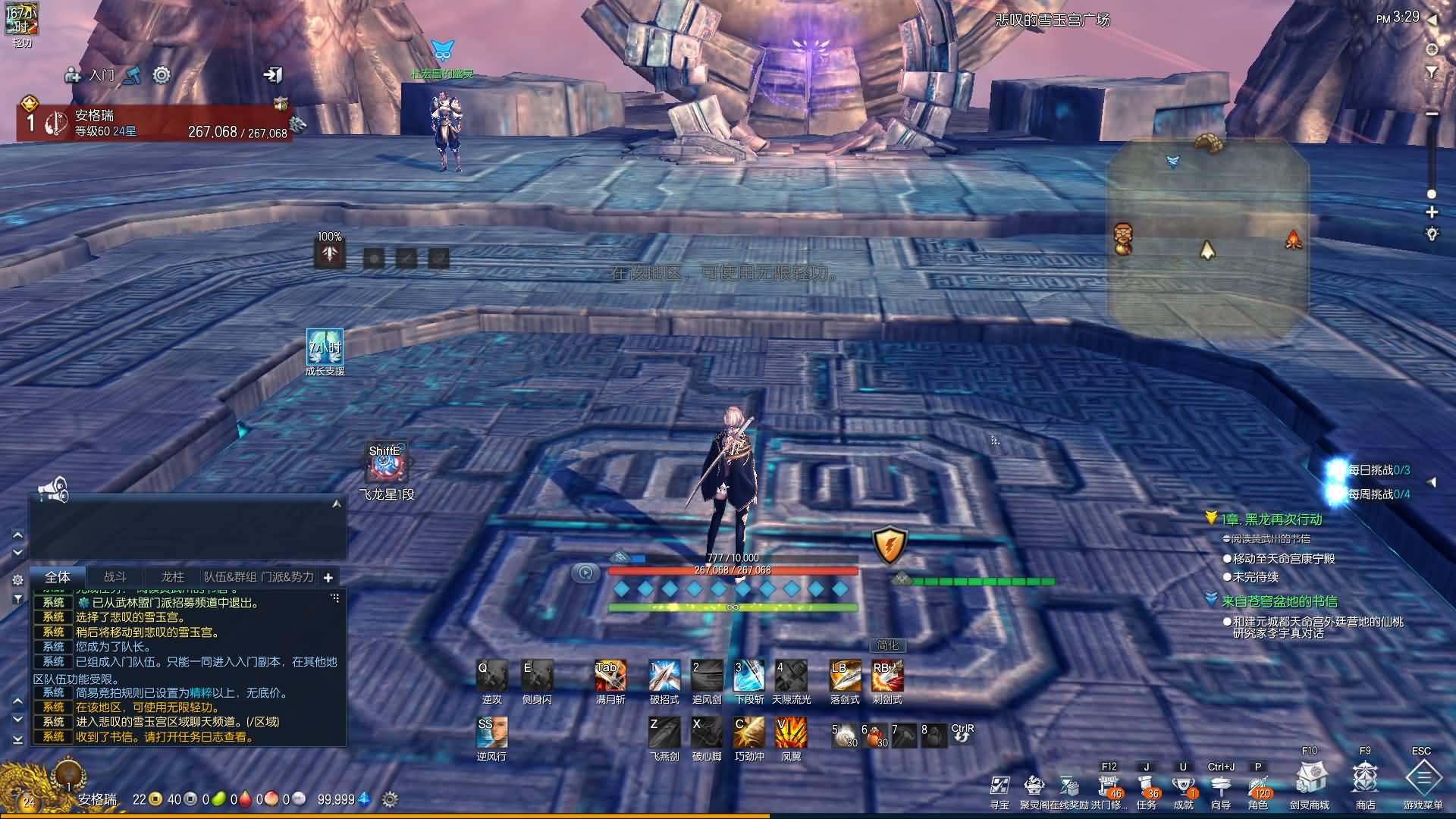Use the 凤翼 skill

(x=791, y=733)
